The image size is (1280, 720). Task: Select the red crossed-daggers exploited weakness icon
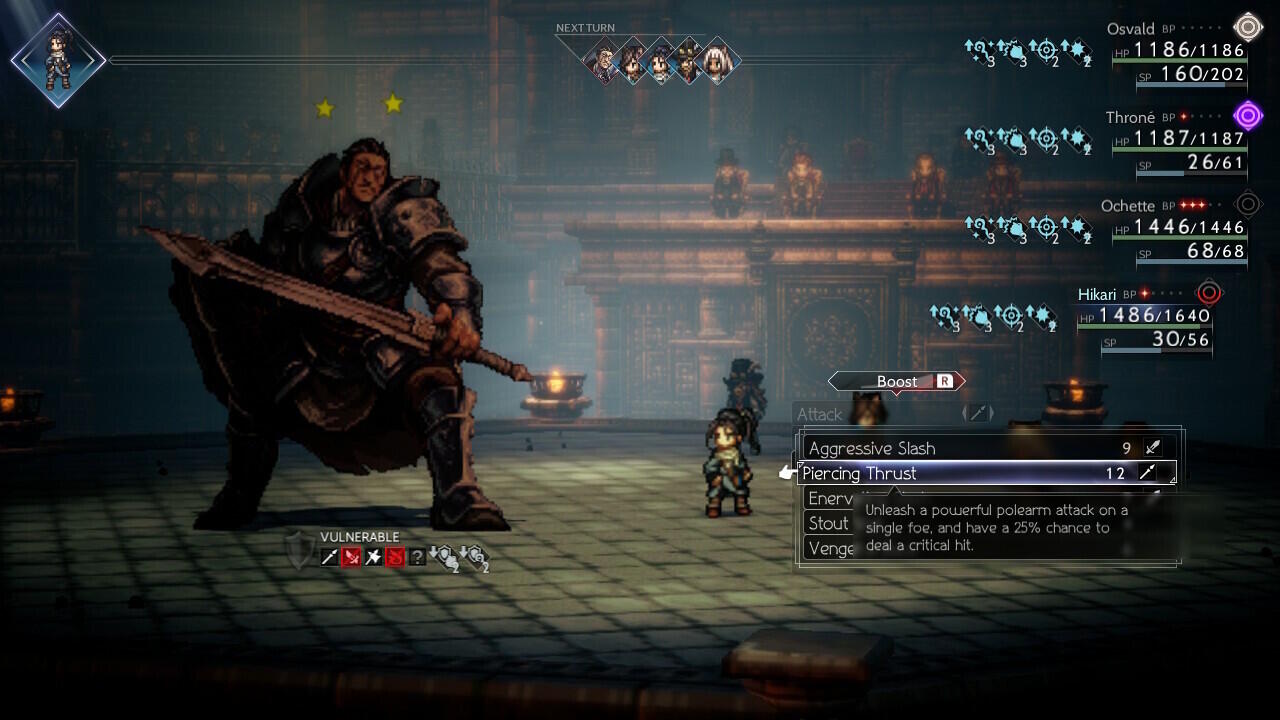(353, 558)
